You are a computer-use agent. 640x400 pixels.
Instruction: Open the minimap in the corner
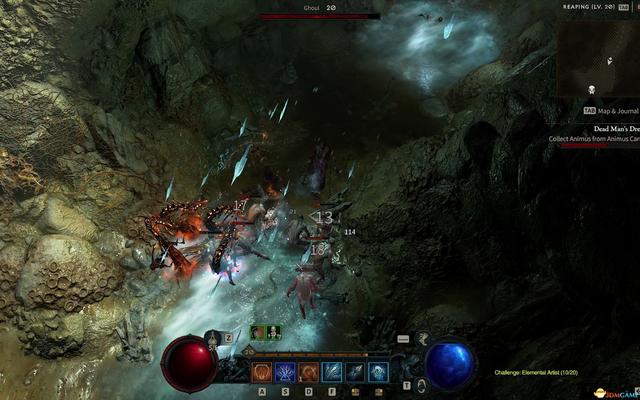point(598,55)
